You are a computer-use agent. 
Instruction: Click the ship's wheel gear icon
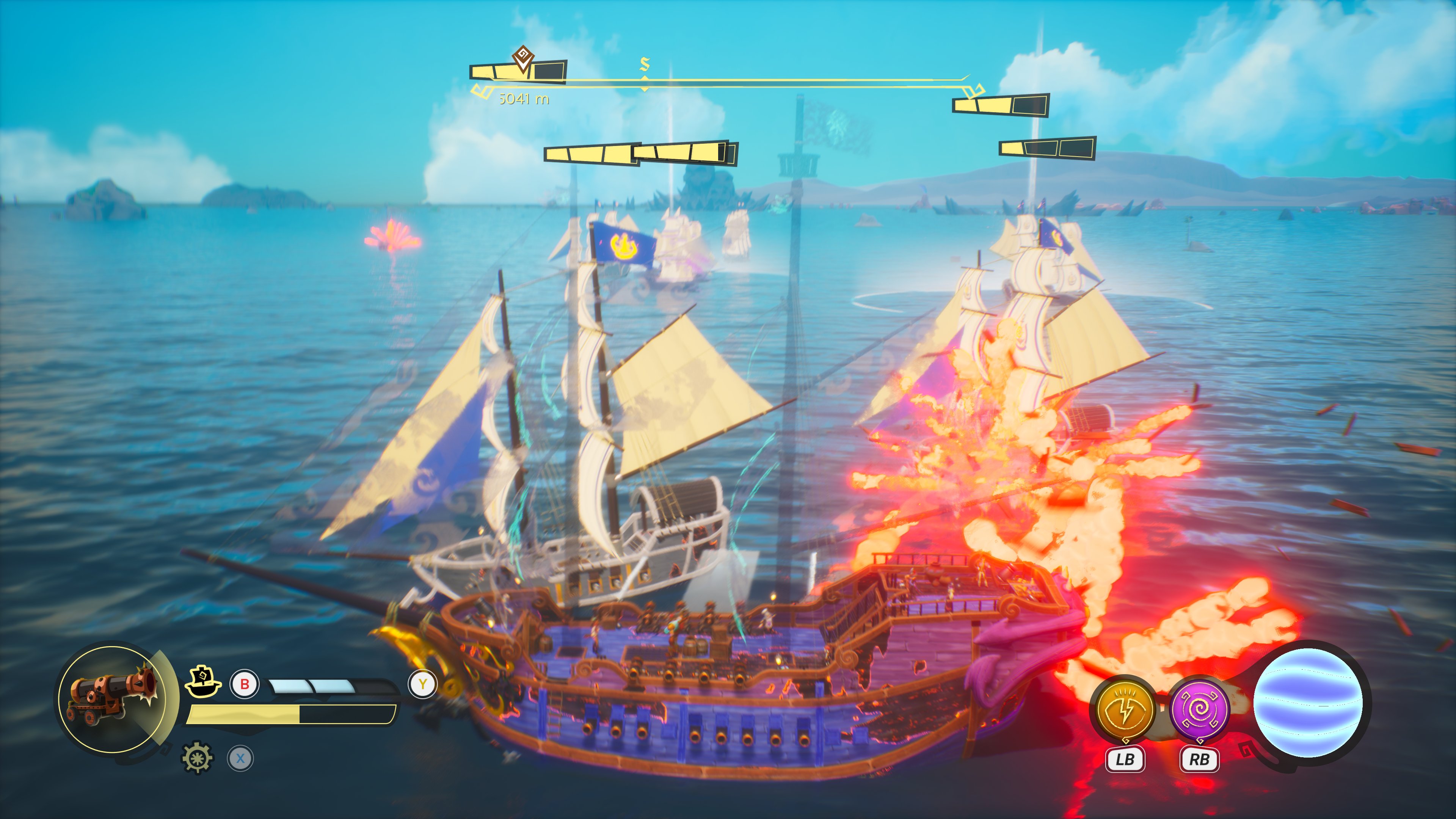(x=197, y=758)
